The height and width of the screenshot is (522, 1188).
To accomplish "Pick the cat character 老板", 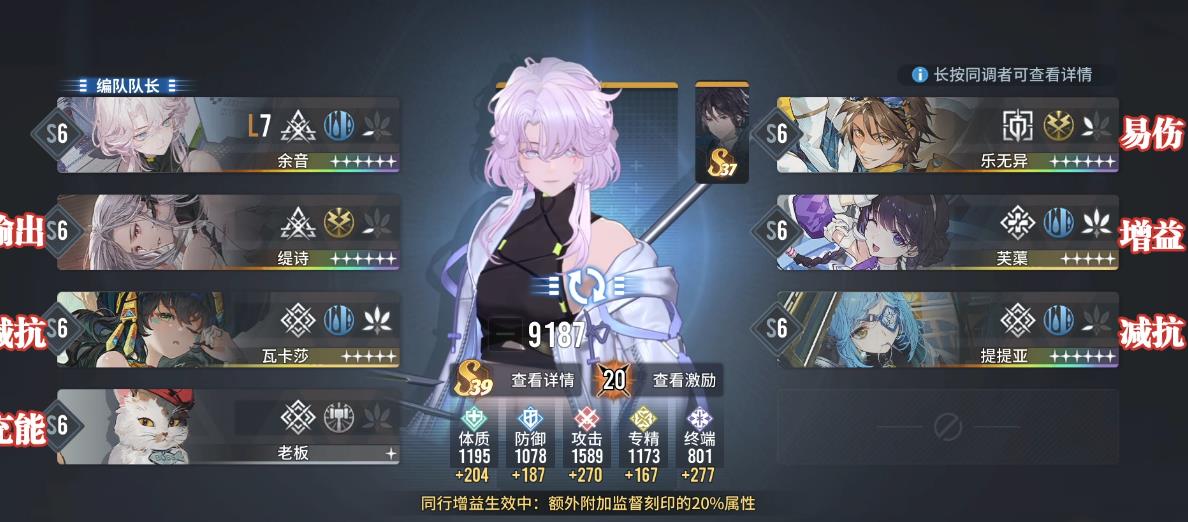I will [230, 427].
